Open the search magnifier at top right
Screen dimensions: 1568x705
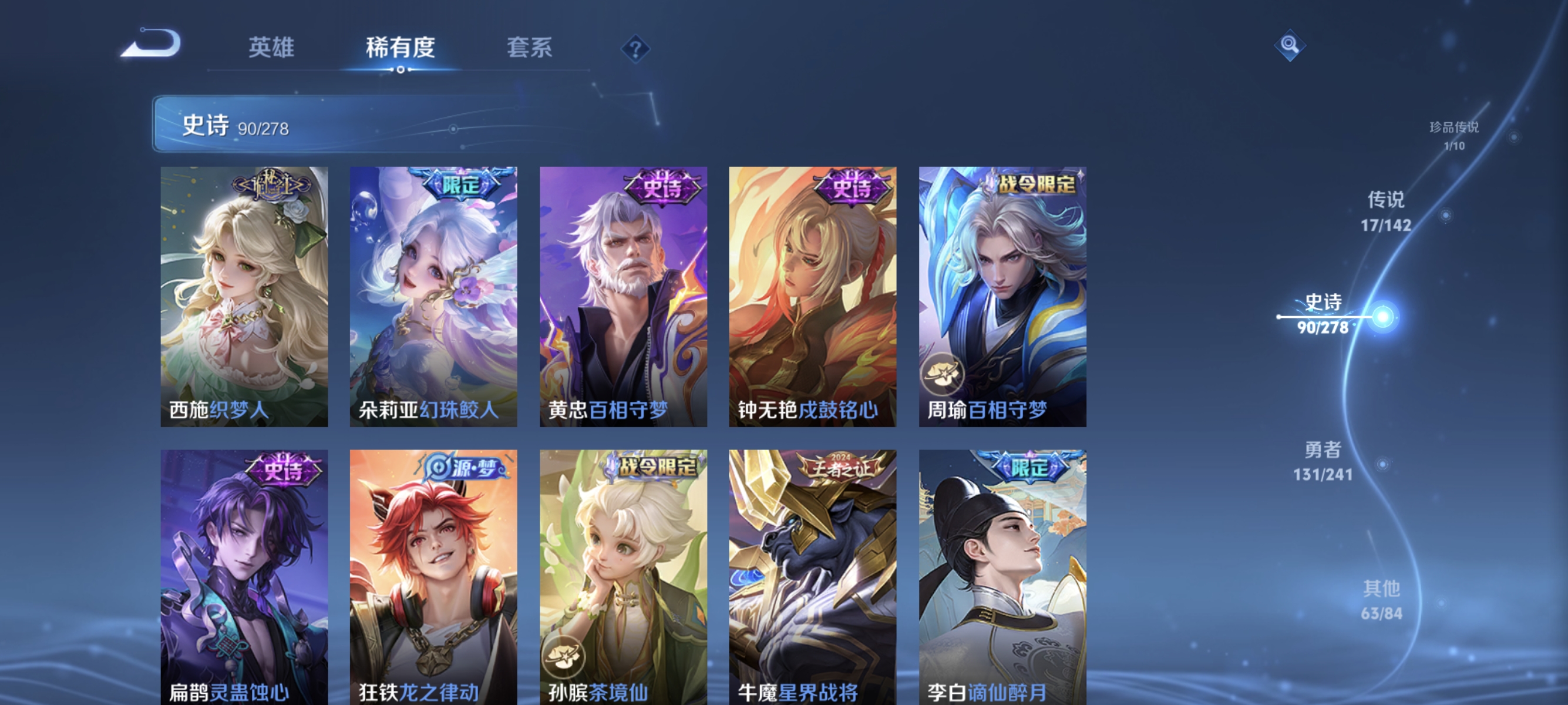pos(1291,44)
